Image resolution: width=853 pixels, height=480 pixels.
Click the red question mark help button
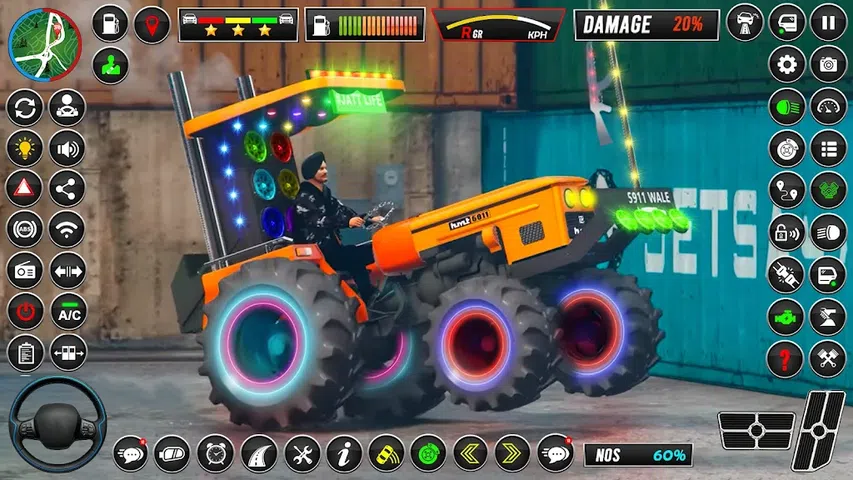click(x=786, y=358)
